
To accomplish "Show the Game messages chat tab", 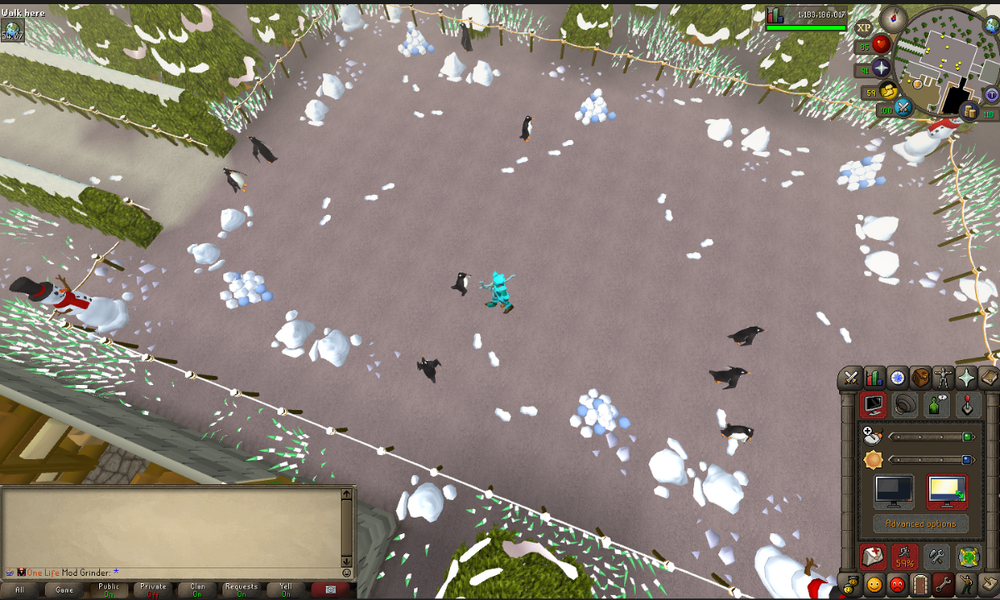I will [x=65, y=589].
